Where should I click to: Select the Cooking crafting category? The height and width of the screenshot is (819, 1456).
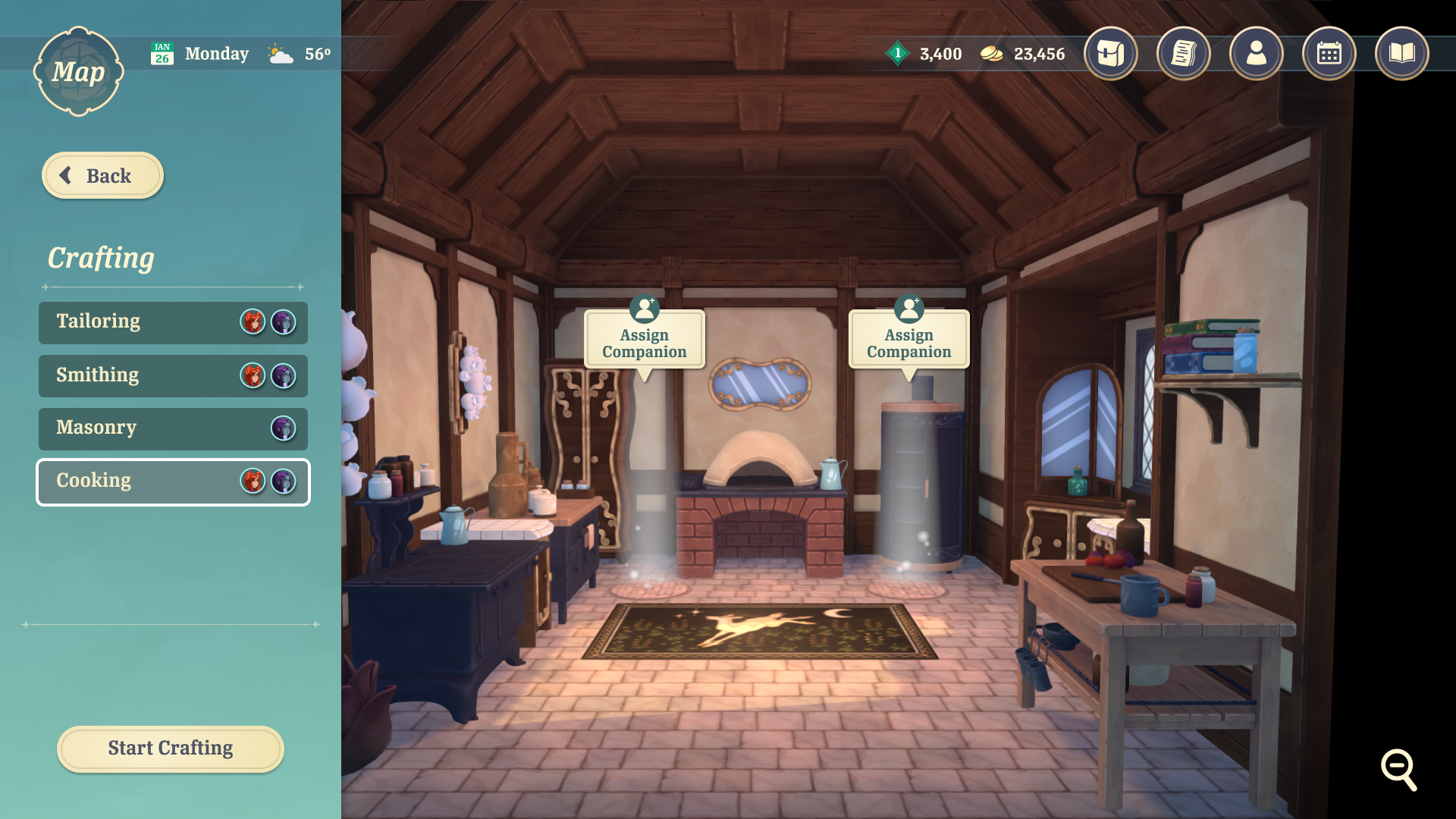[173, 482]
